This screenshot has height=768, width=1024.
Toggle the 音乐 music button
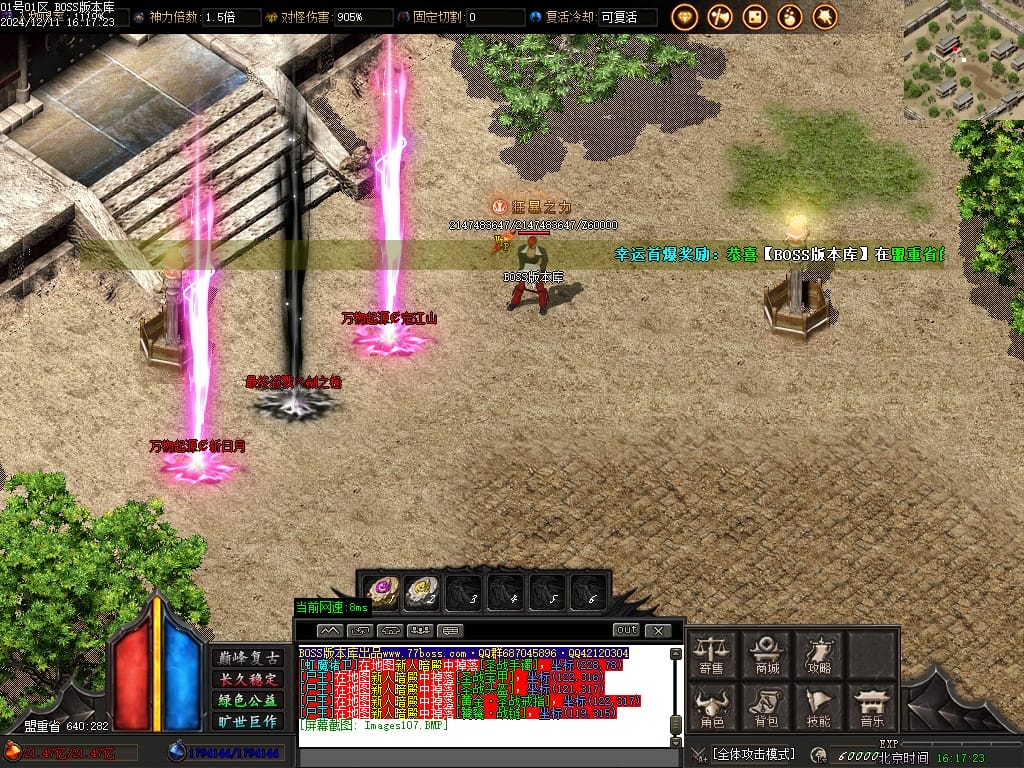point(871,706)
